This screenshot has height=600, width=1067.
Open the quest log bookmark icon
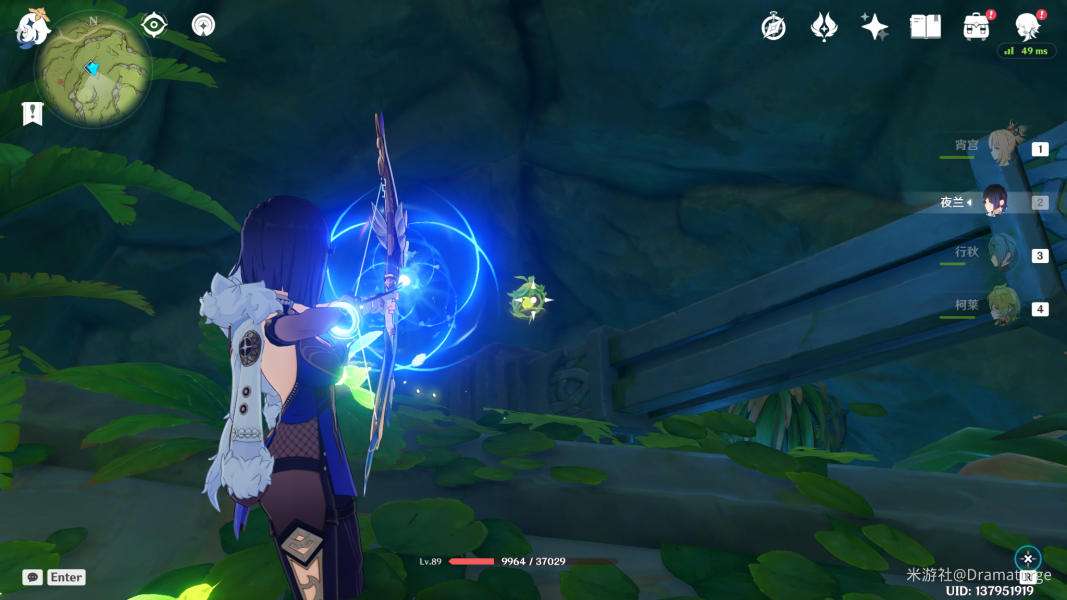tap(32, 114)
